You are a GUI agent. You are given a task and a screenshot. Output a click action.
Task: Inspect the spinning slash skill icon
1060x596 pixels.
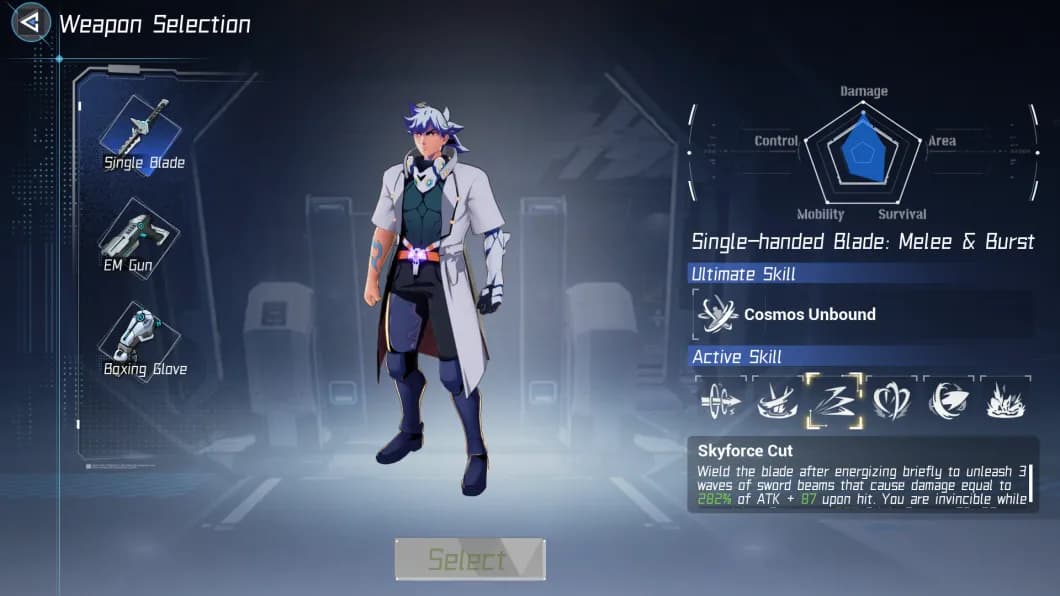(x=777, y=402)
